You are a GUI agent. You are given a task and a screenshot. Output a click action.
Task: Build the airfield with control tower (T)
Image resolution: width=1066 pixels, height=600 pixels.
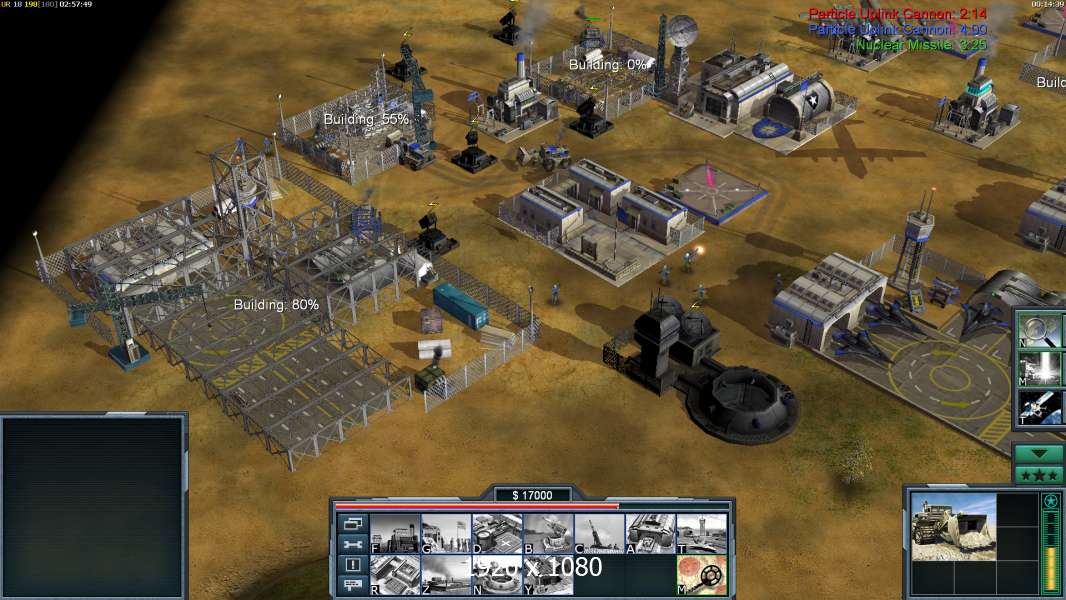[x=701, y=534]
